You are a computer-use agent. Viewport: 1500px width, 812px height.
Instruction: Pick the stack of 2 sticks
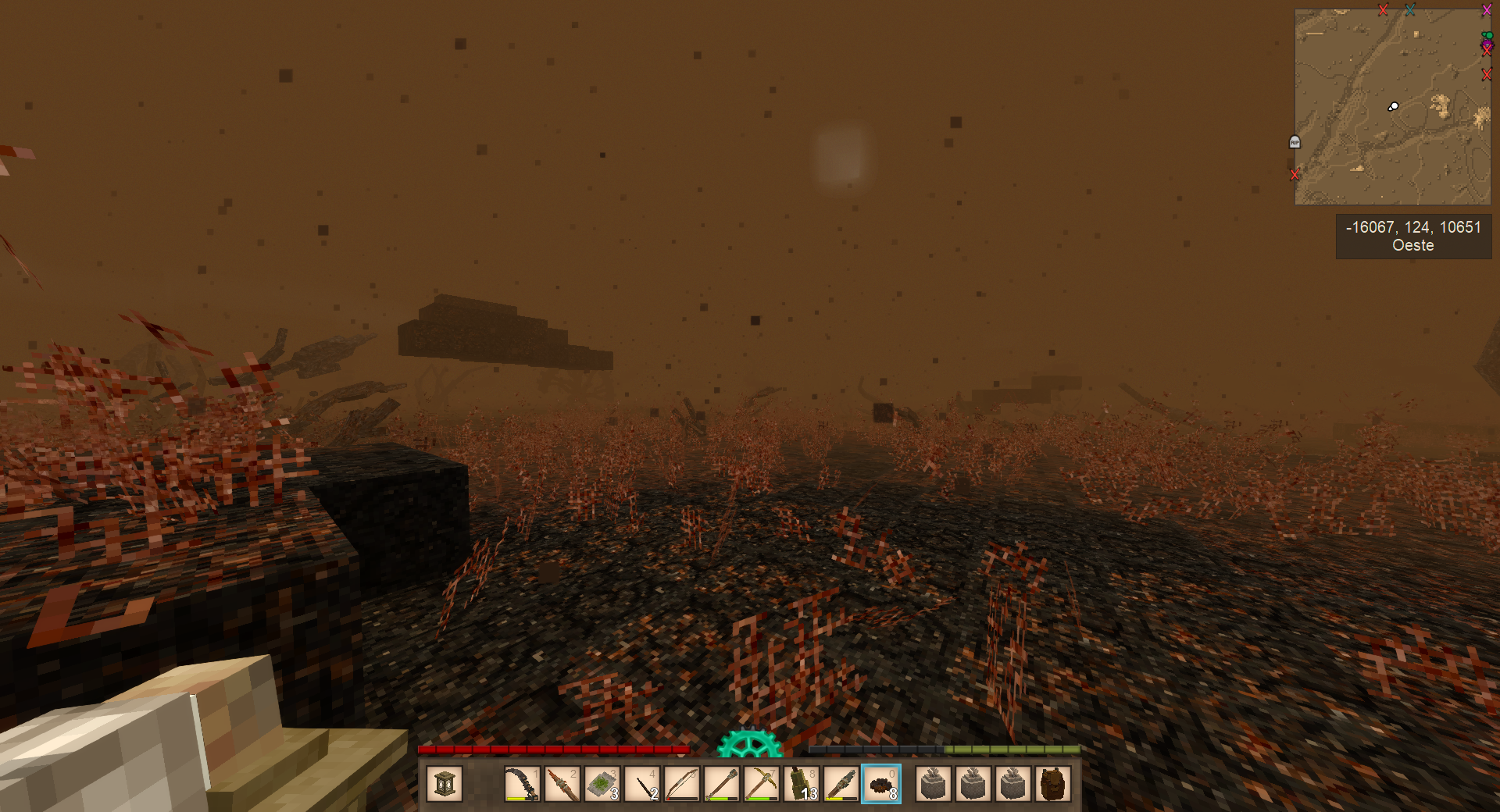pos(642,784)
